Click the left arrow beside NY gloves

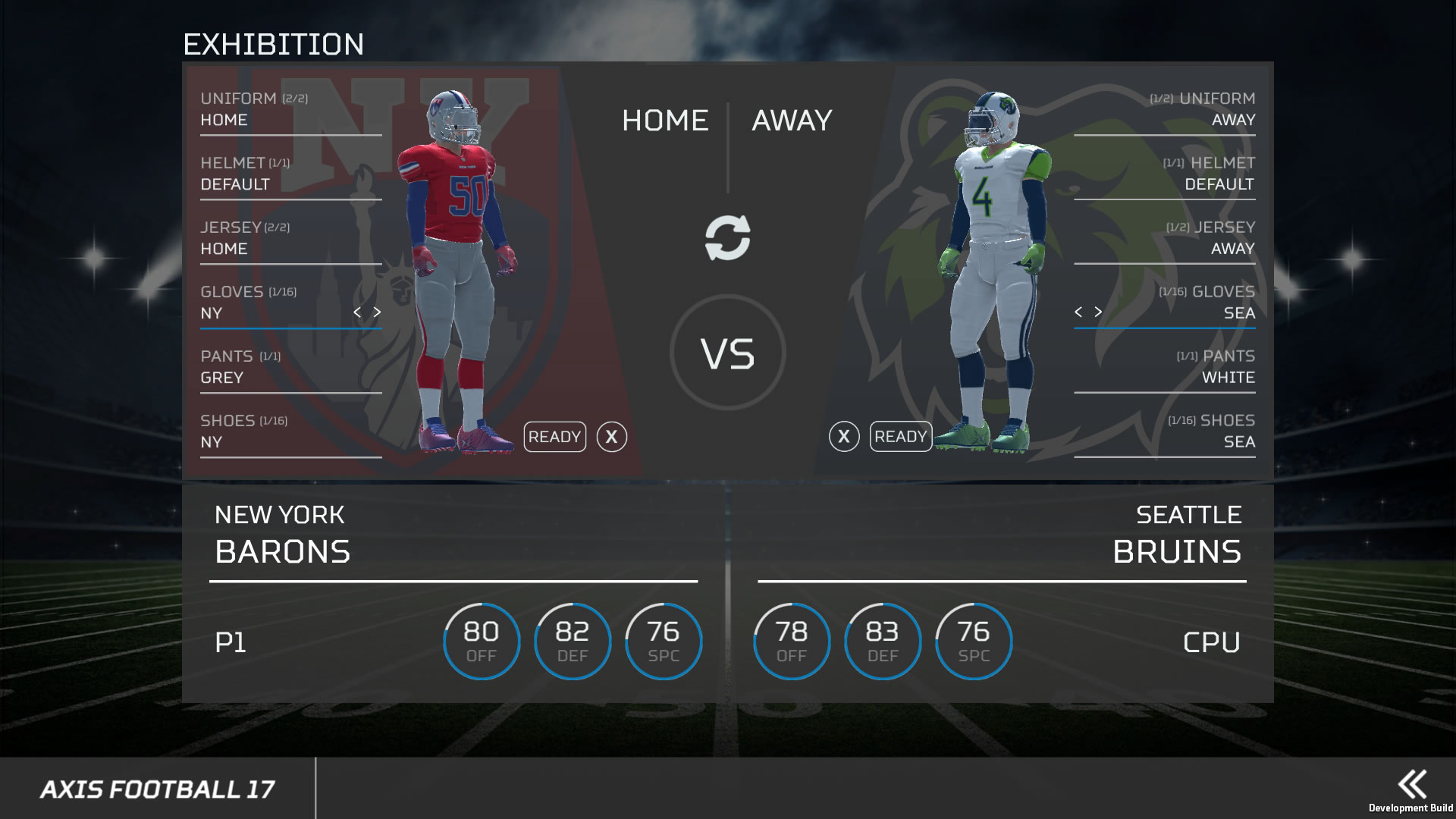356,310
